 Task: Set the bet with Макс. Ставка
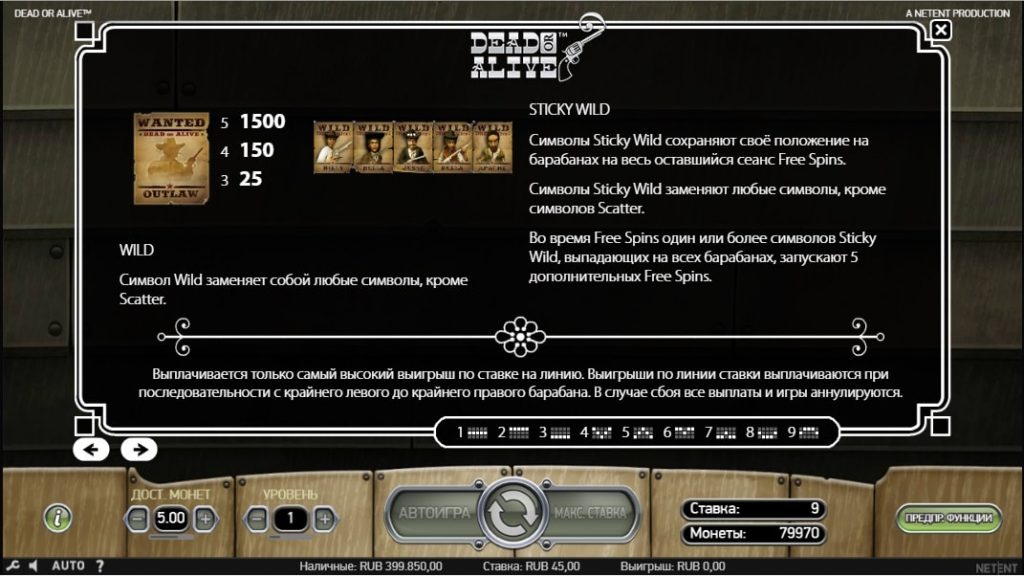click(x=590, y=513)
